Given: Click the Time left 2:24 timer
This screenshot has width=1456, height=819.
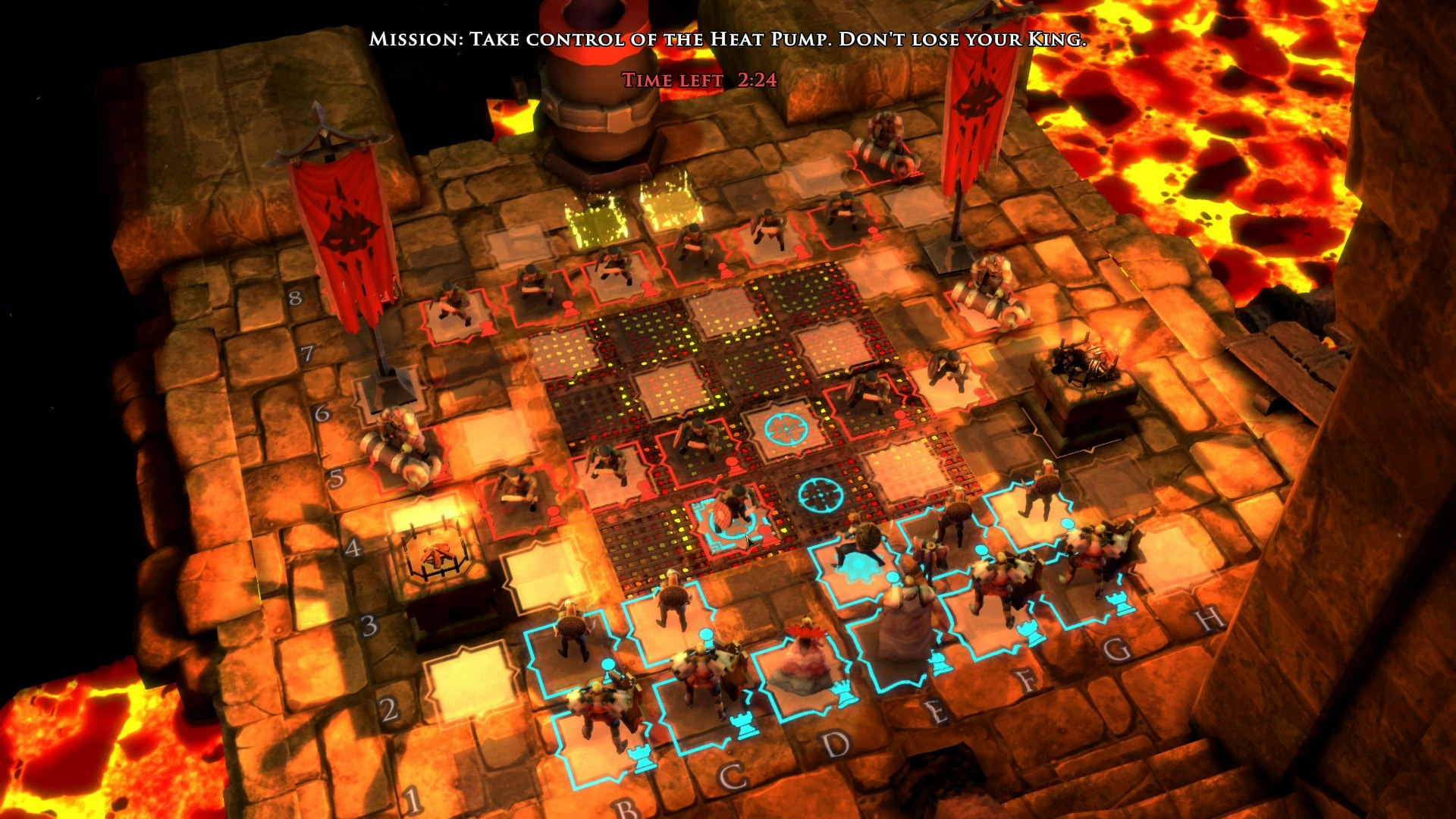Looking at the screenshot, I should (x=698, y=78).
